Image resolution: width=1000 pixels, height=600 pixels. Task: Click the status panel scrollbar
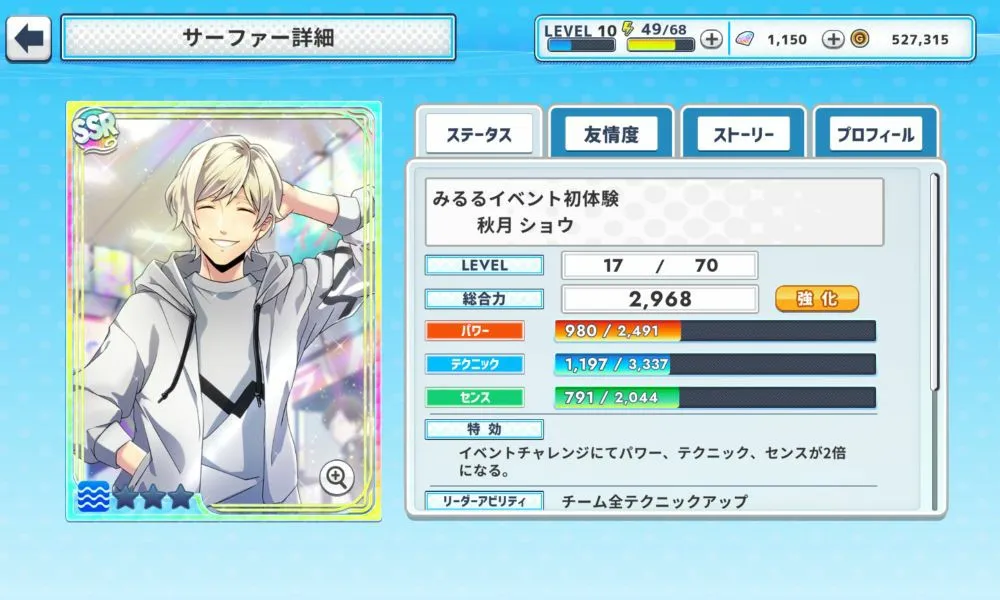pos(935,280)
